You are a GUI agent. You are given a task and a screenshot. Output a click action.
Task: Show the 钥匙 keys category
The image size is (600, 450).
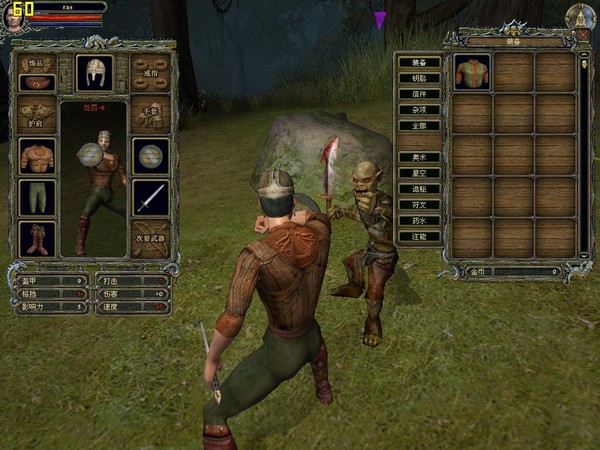pos(419,78)
